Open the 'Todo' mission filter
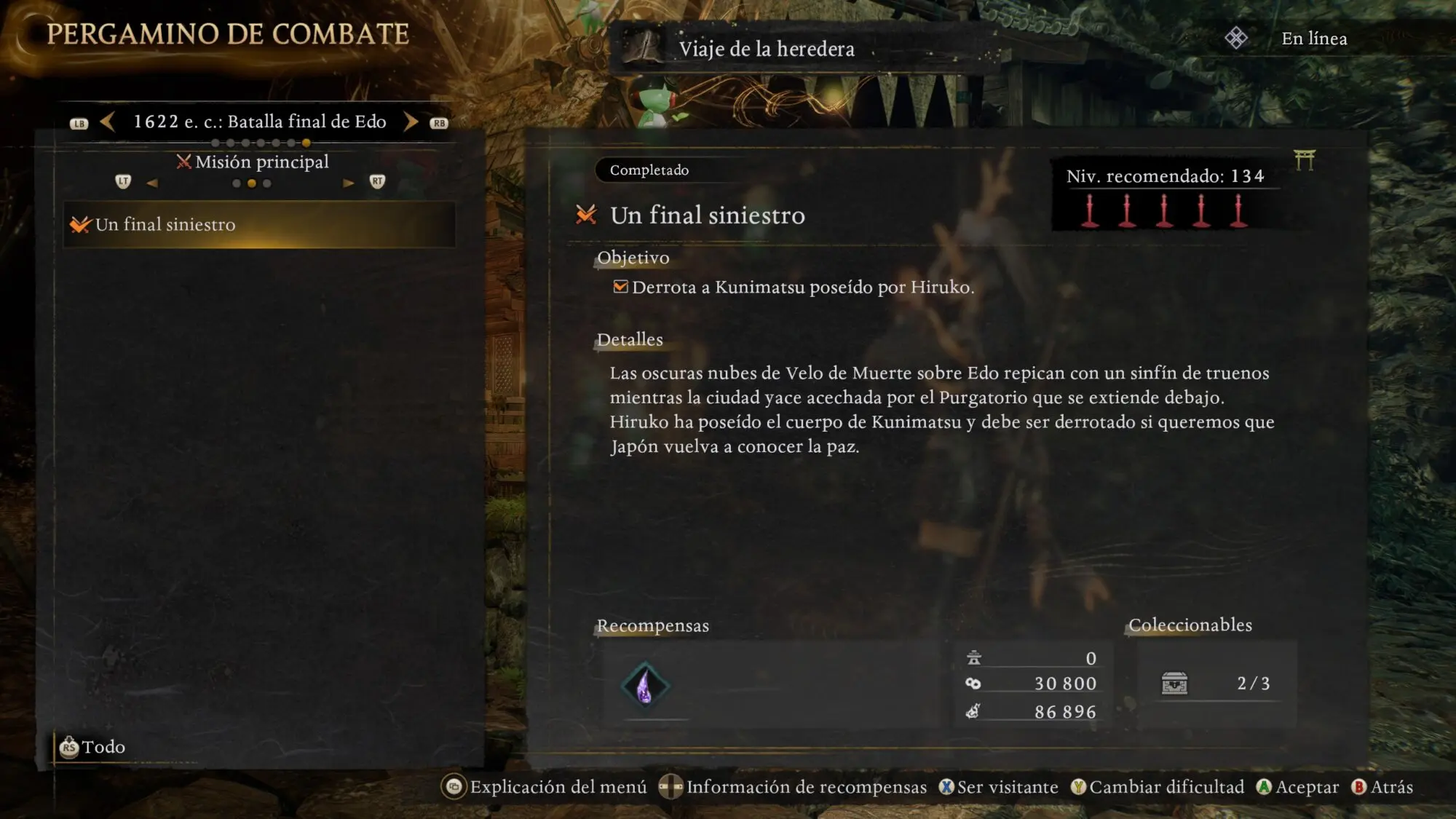The image size is (1456, 819). coord(93,747)
